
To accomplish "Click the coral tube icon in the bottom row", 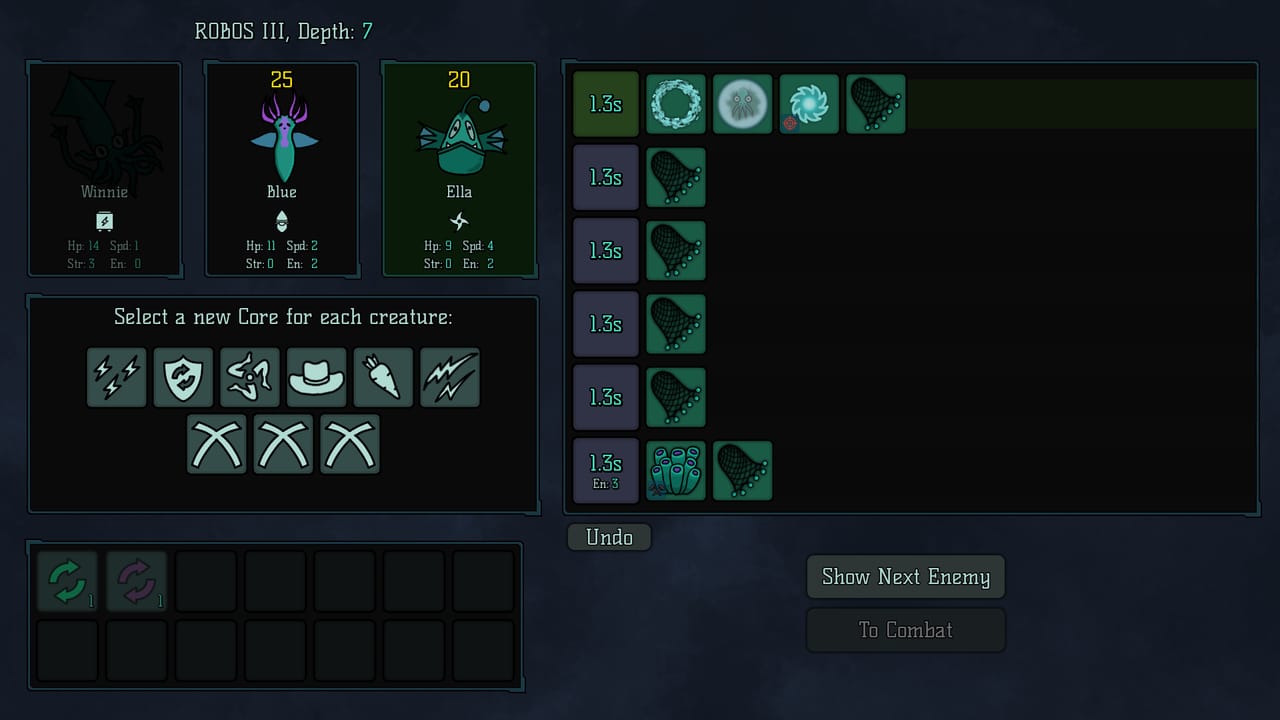I will (x=676, y=470).
